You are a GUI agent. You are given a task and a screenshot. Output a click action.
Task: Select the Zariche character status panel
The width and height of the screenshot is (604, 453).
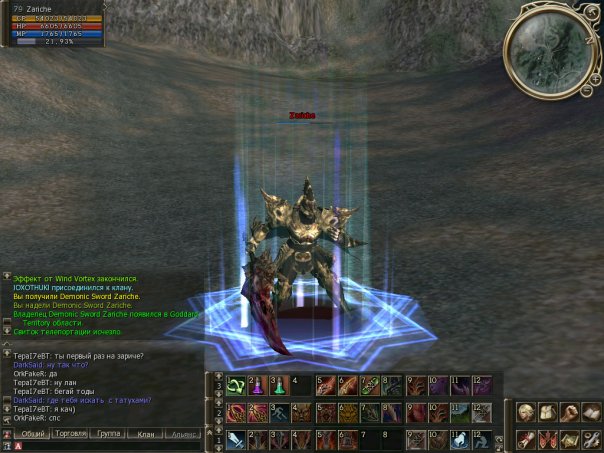coord(50,25)
